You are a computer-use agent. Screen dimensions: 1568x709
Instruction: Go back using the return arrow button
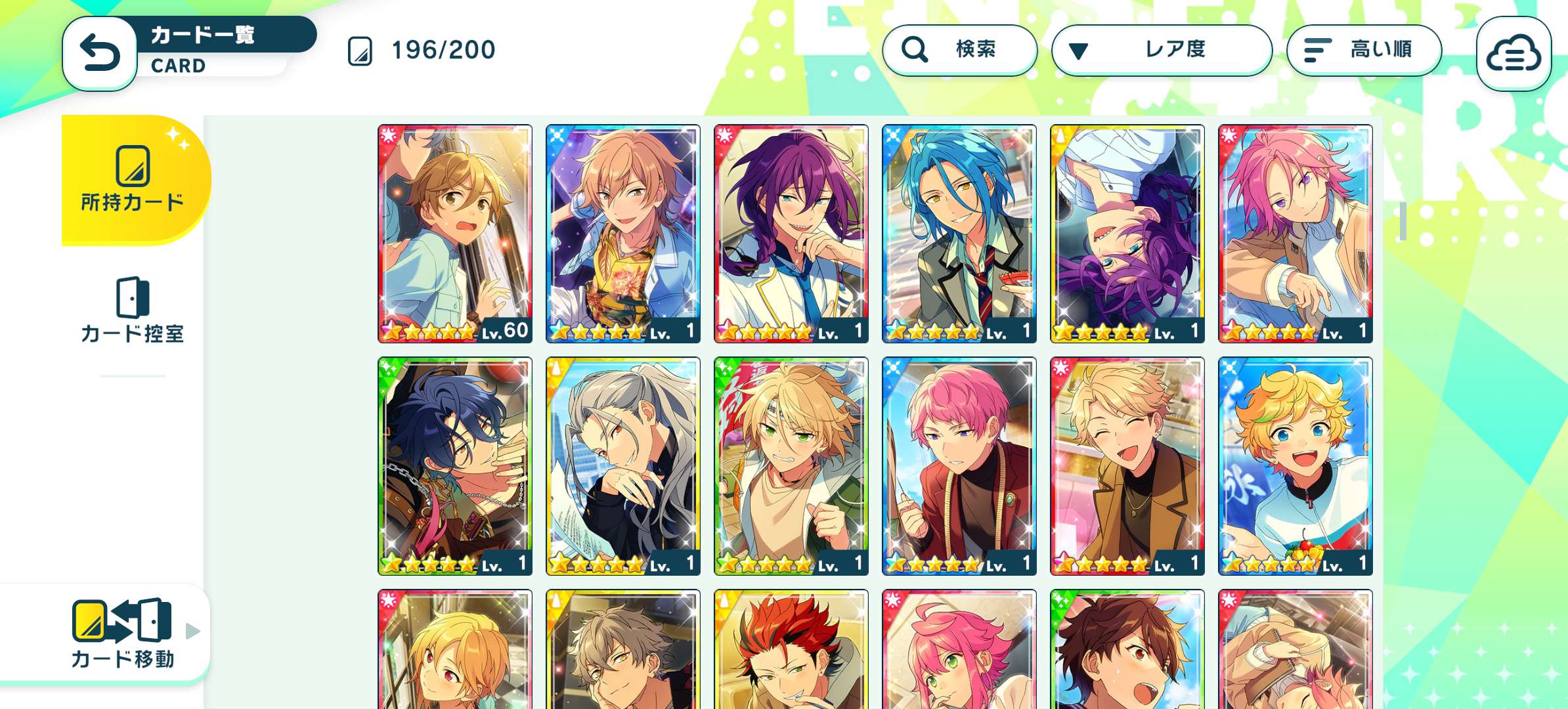100,53
